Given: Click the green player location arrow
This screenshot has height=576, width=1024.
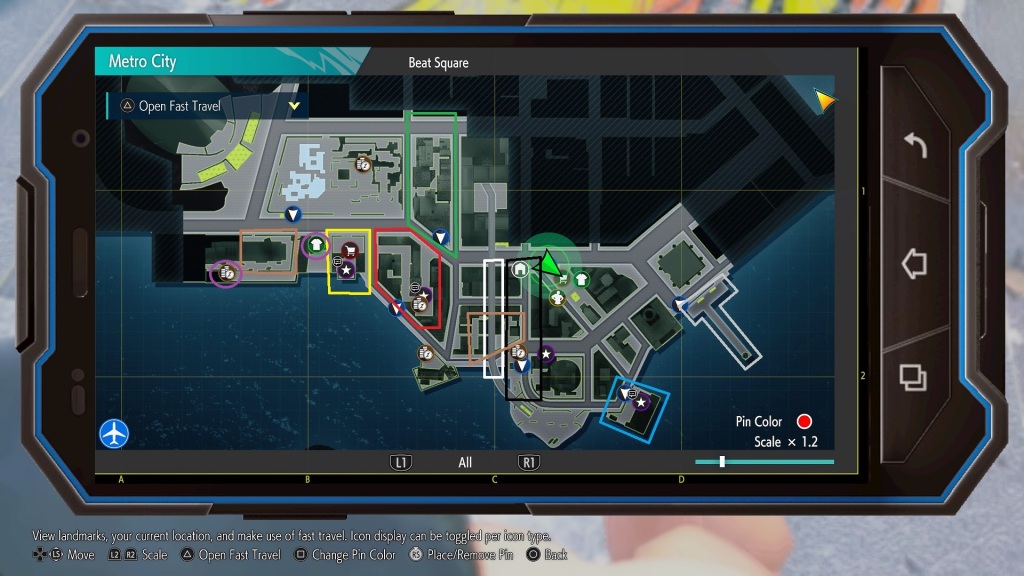Looking at the screenshot, I should pos(548,263).
